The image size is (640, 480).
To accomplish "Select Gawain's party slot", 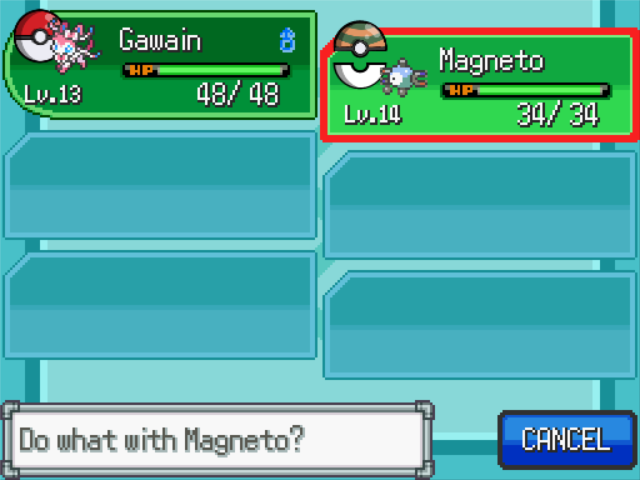I will click(x=160, y=65).
